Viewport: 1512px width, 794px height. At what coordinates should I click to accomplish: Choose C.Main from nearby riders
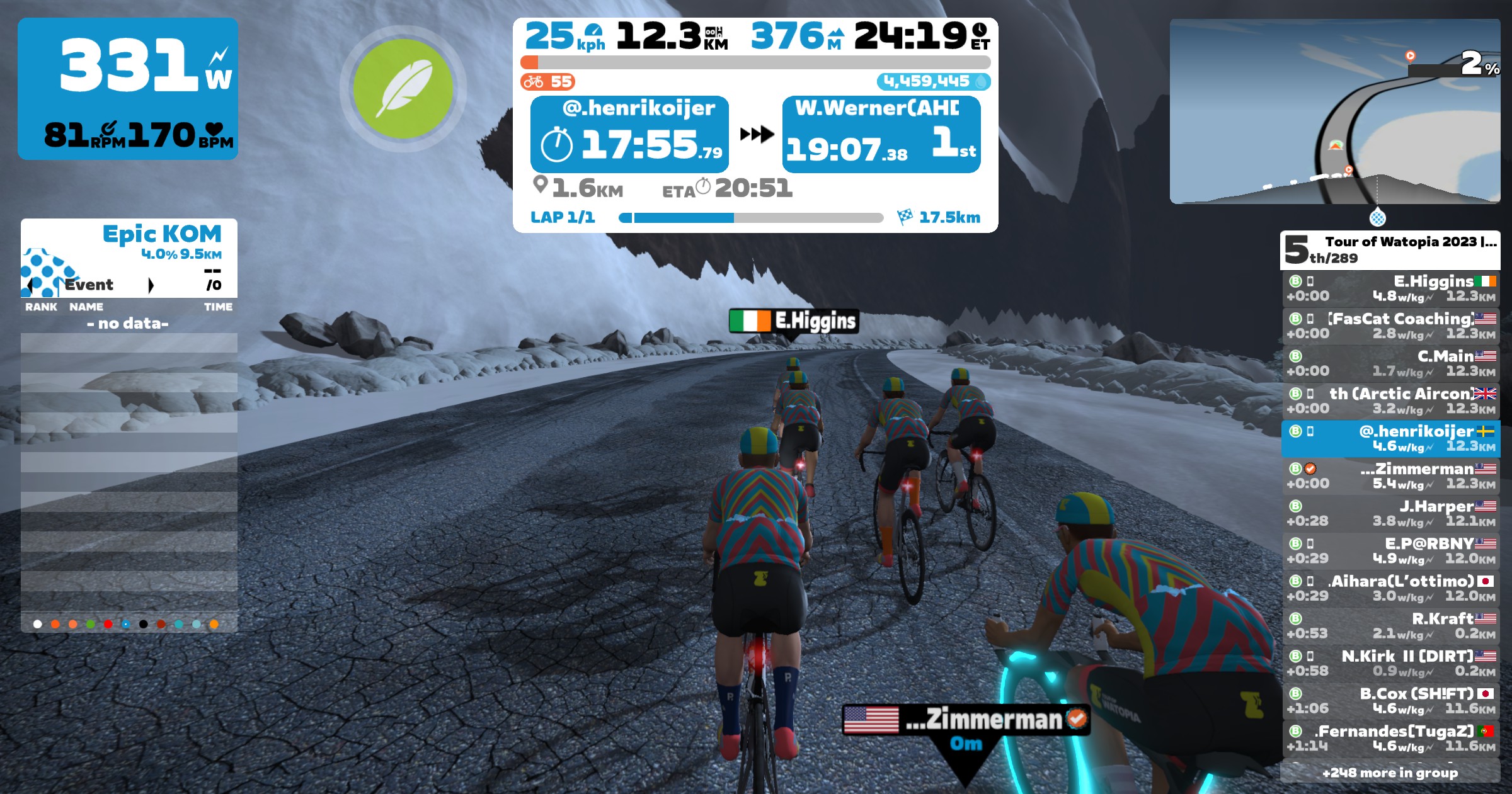click(x=1390, y=363)
